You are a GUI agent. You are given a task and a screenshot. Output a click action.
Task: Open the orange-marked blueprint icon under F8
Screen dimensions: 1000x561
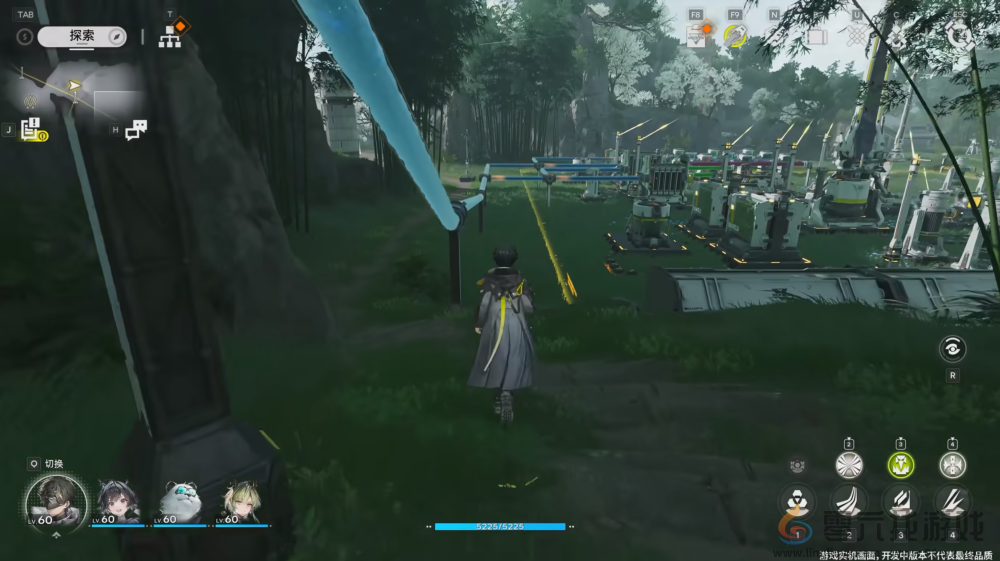(697, 36)
